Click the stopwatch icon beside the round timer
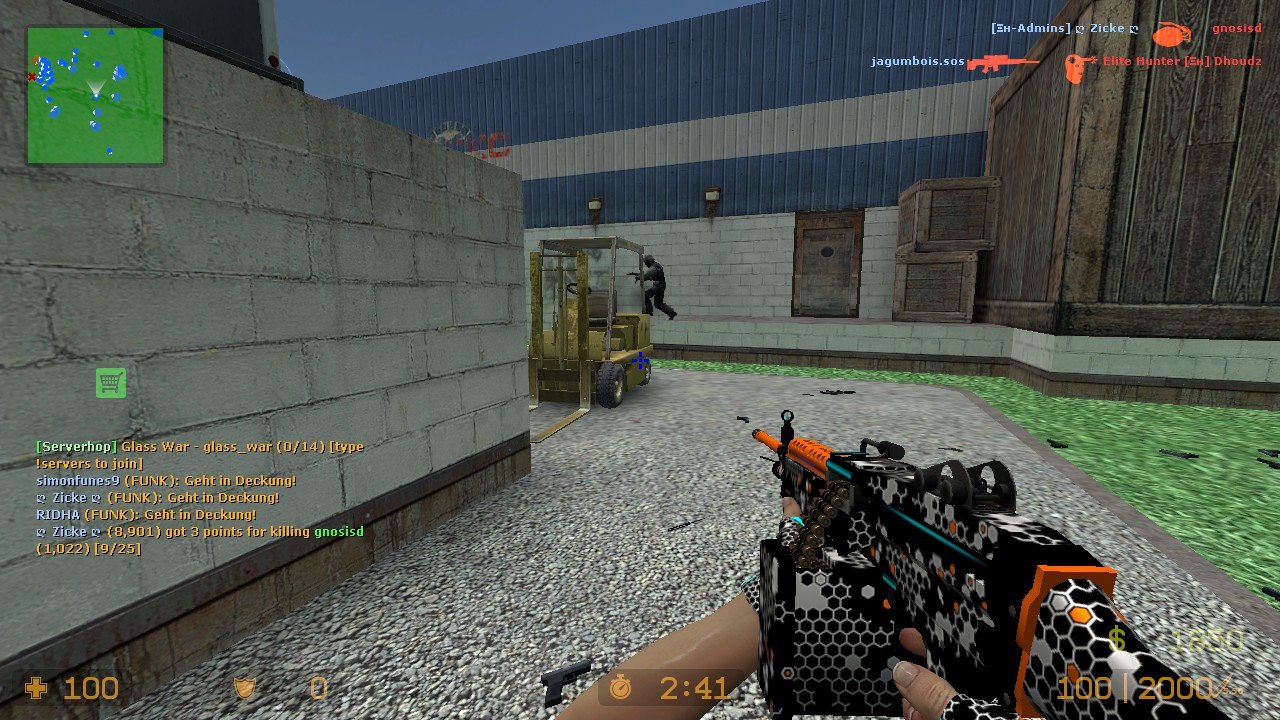Screen dimensions: 1280x720 (x=620, y=688)
